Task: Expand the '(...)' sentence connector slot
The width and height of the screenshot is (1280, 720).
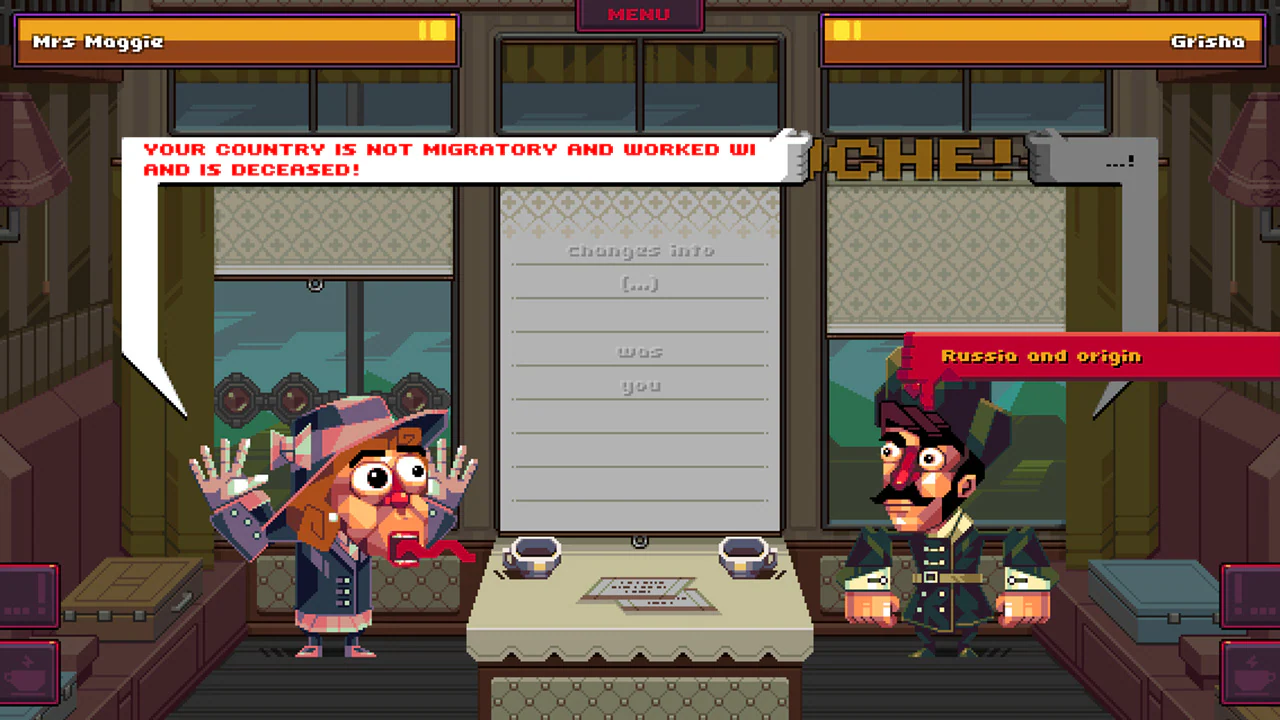Action: pos(639,284)
